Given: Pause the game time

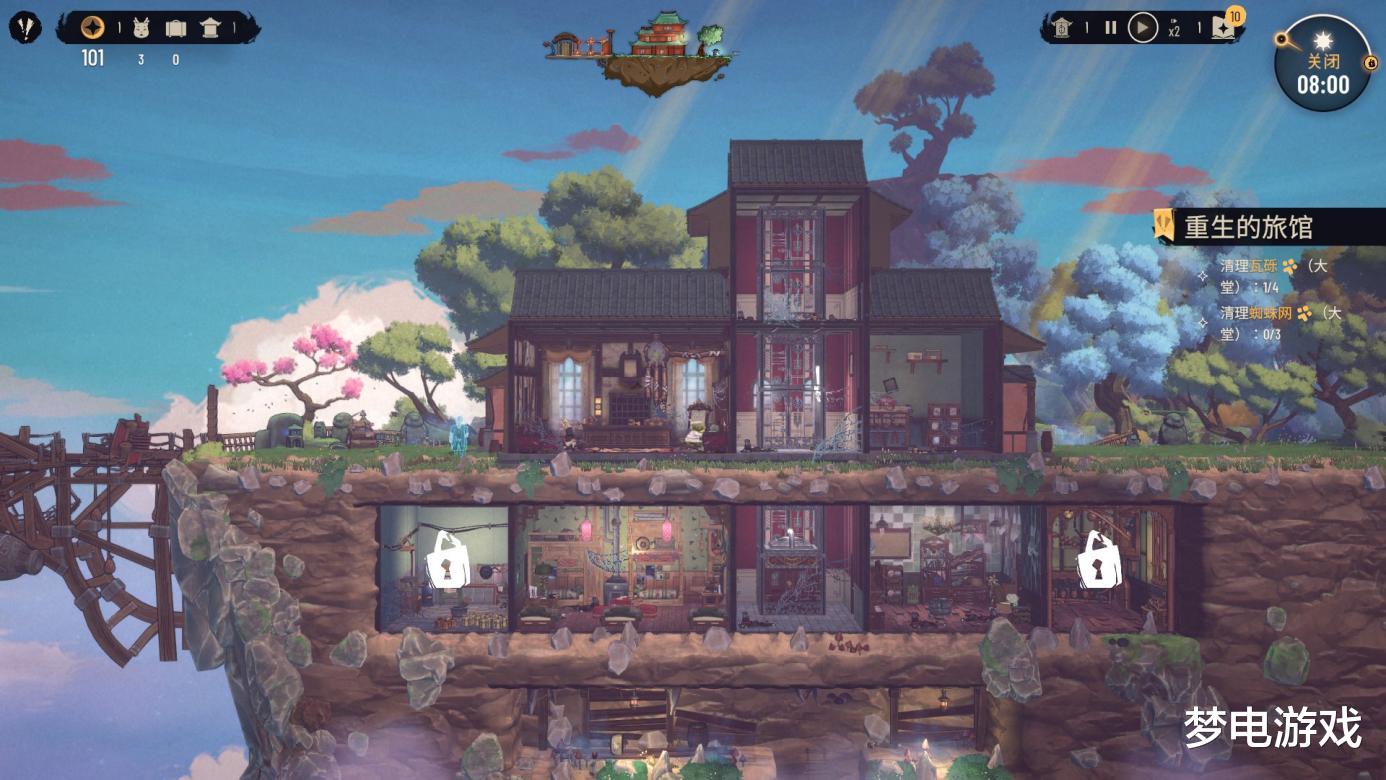Looking at the screenshot, I should click(x=1110, y=28).
